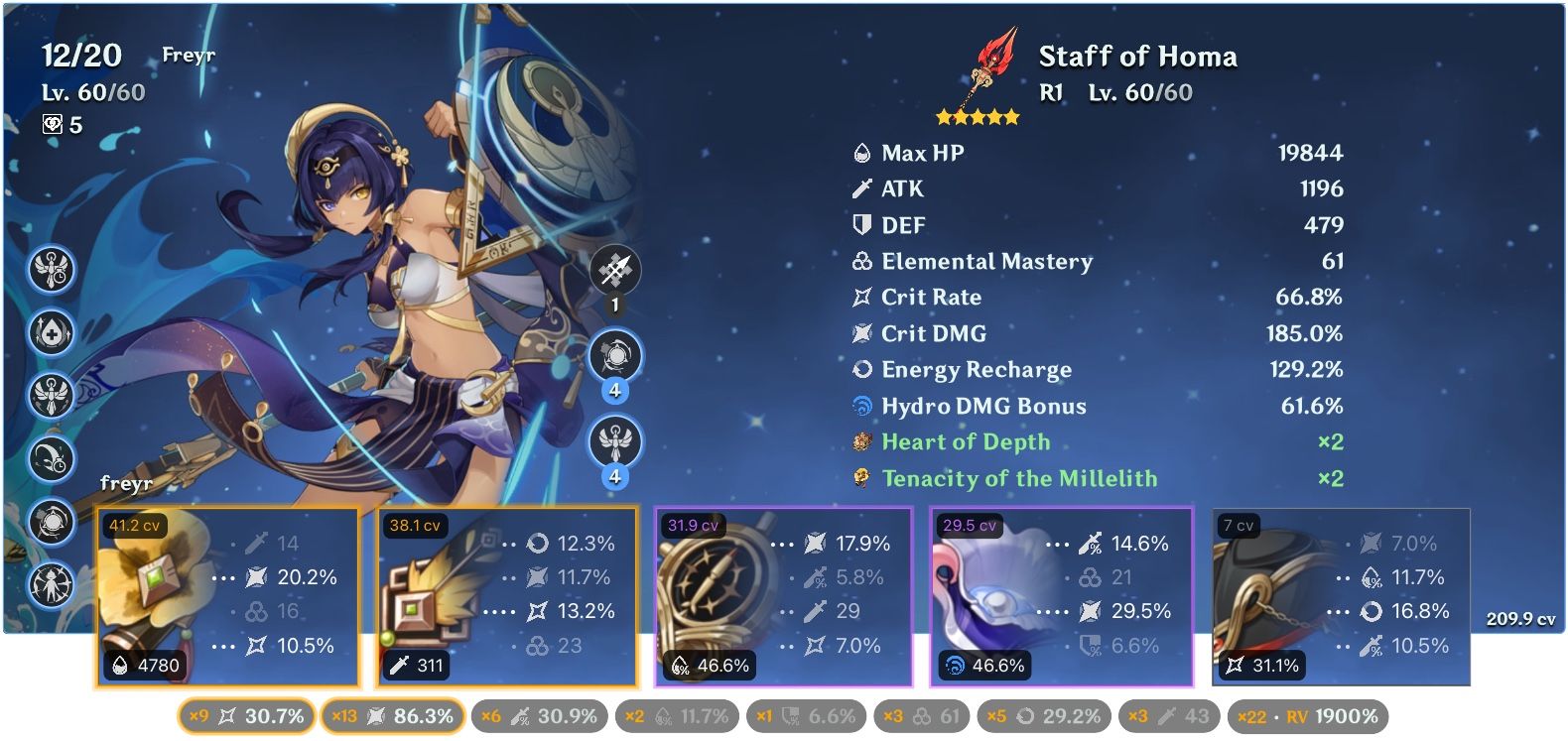Click the Energy Recharge stat icon

click(861, 369)
